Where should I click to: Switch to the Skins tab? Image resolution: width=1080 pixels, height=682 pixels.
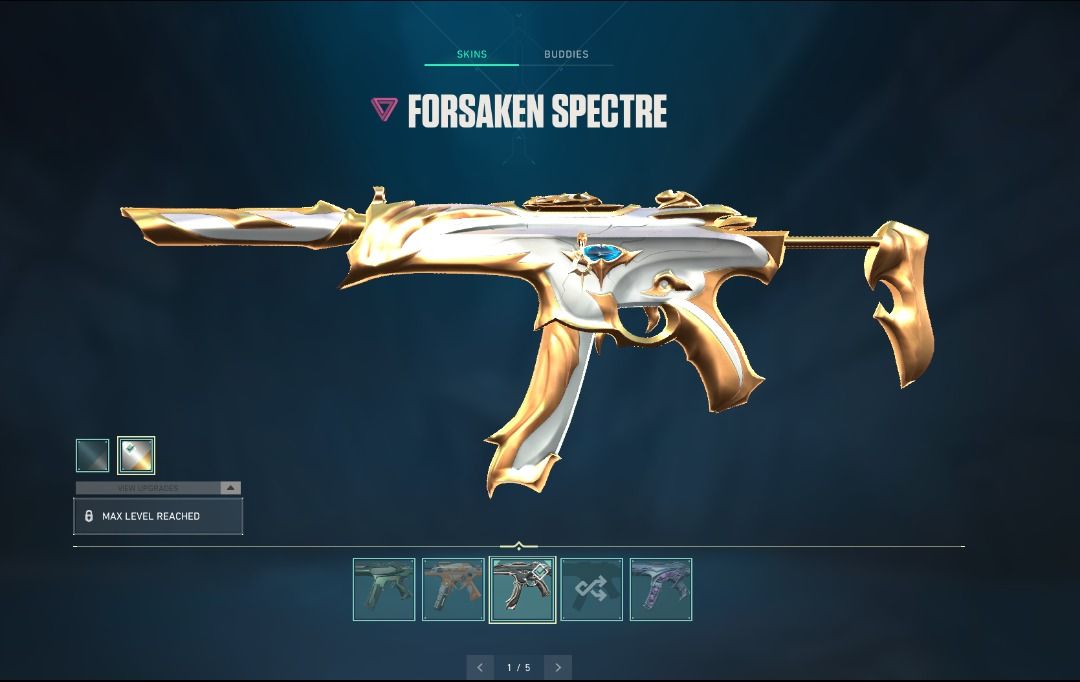(471, 54)
